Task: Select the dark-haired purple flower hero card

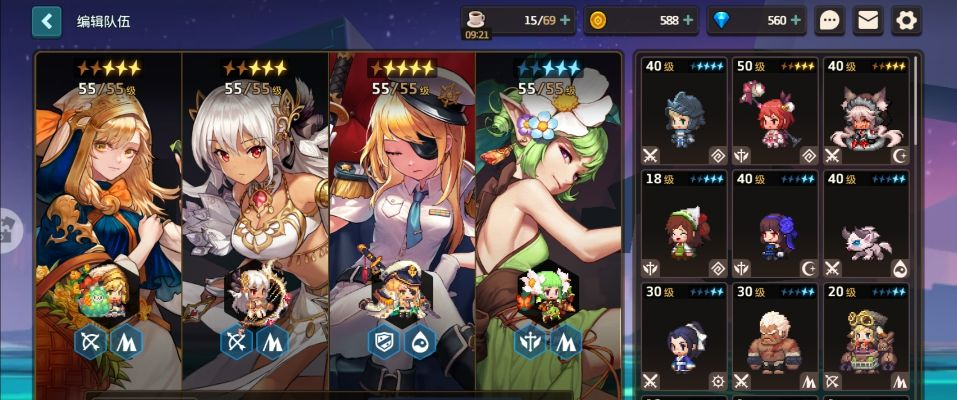Action: click(x=775, y=224)
